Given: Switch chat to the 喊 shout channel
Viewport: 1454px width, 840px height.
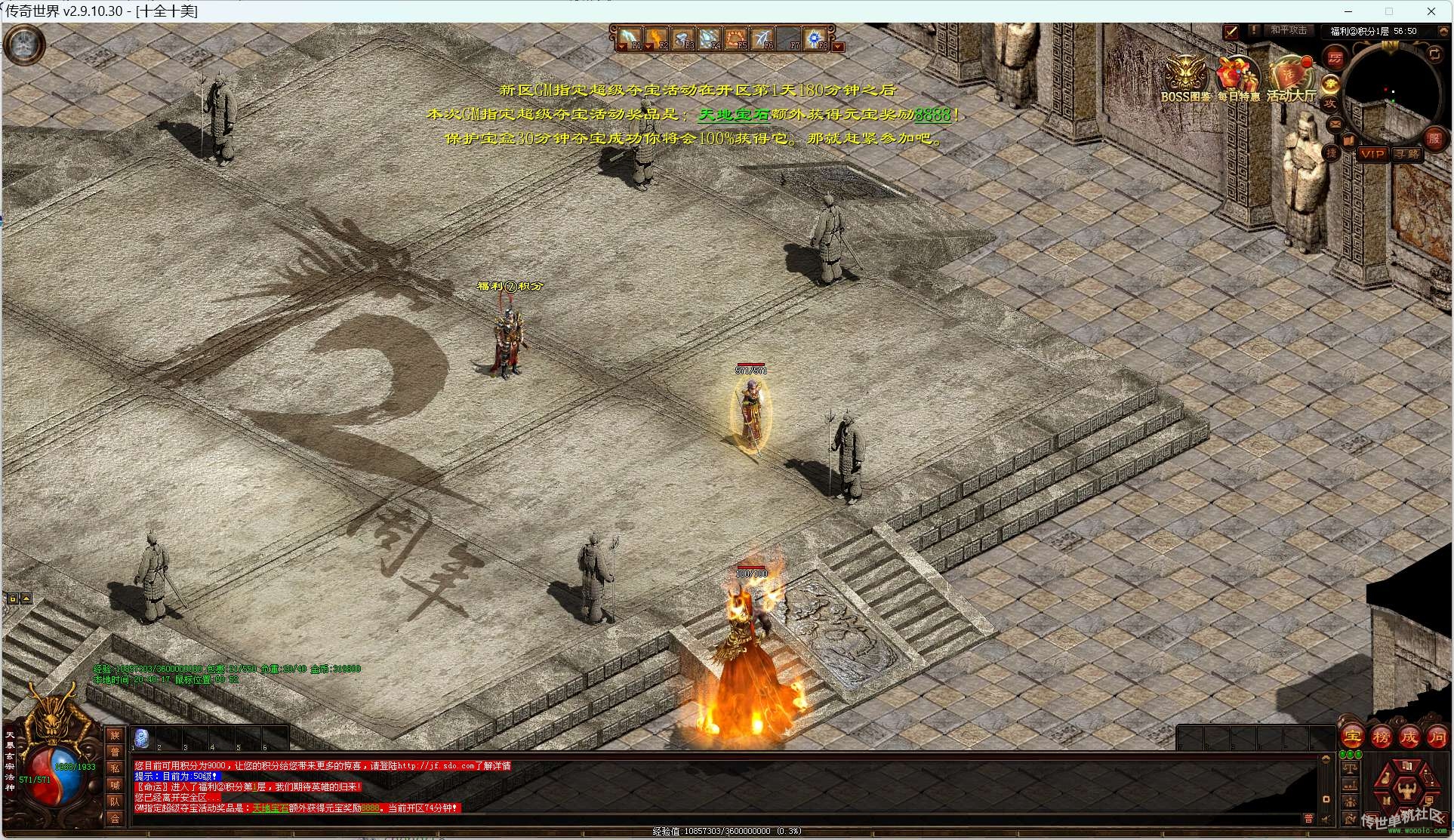Looking at the screenshot, I should (115, 785).
